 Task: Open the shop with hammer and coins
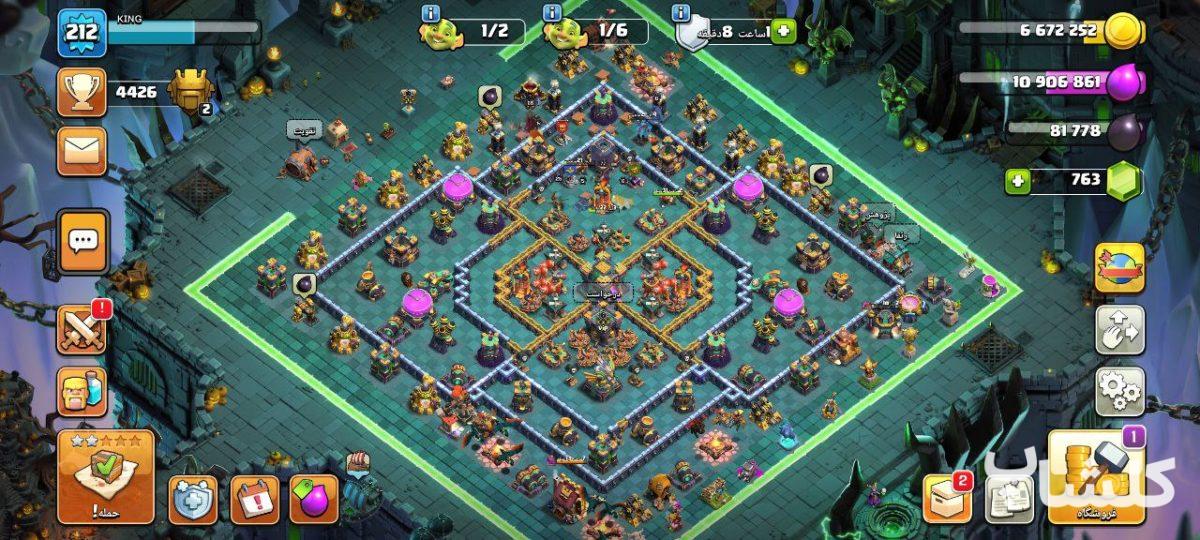1095,477
